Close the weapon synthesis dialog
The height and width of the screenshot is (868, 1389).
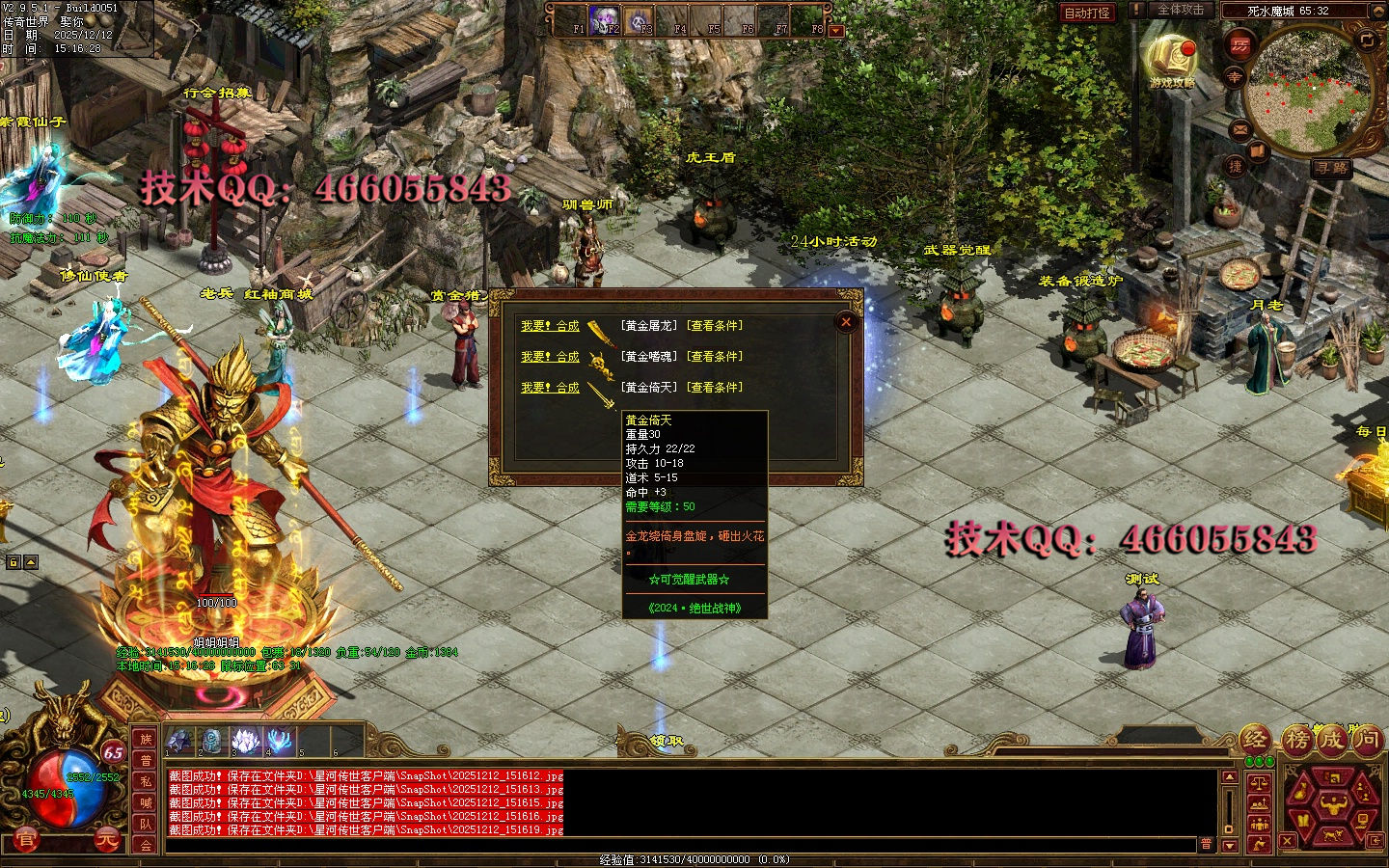pos(846,322)
